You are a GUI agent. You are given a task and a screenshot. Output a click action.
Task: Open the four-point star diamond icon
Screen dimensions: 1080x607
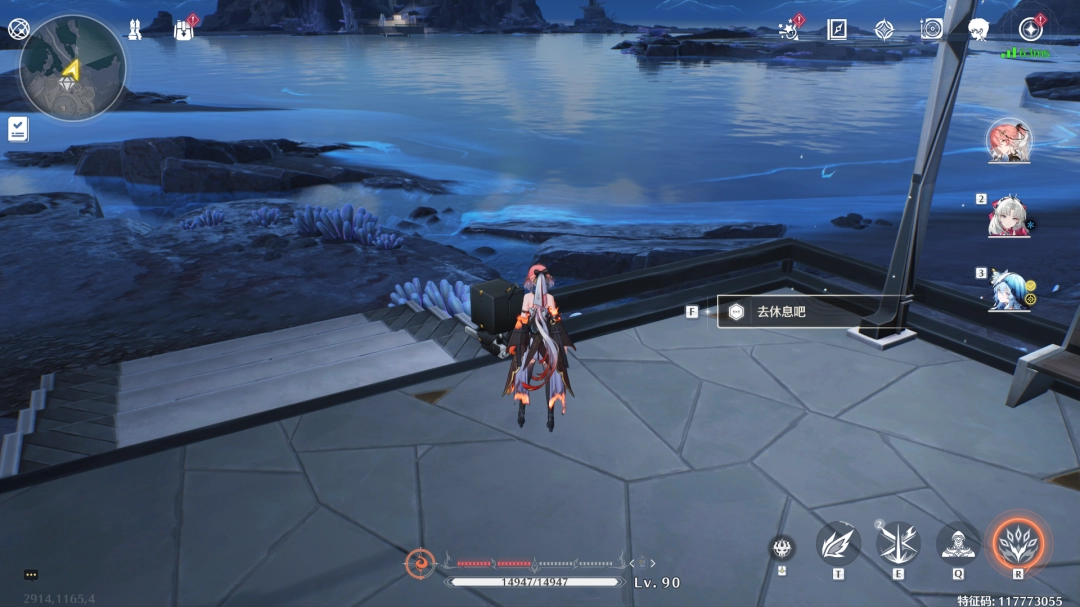click(884, 29)
